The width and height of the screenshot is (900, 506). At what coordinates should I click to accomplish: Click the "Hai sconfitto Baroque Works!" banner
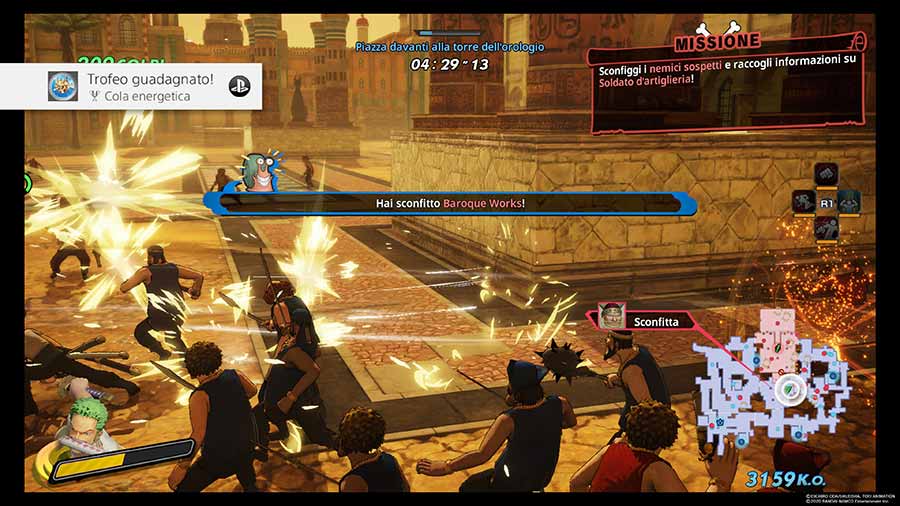pos(449,203)
